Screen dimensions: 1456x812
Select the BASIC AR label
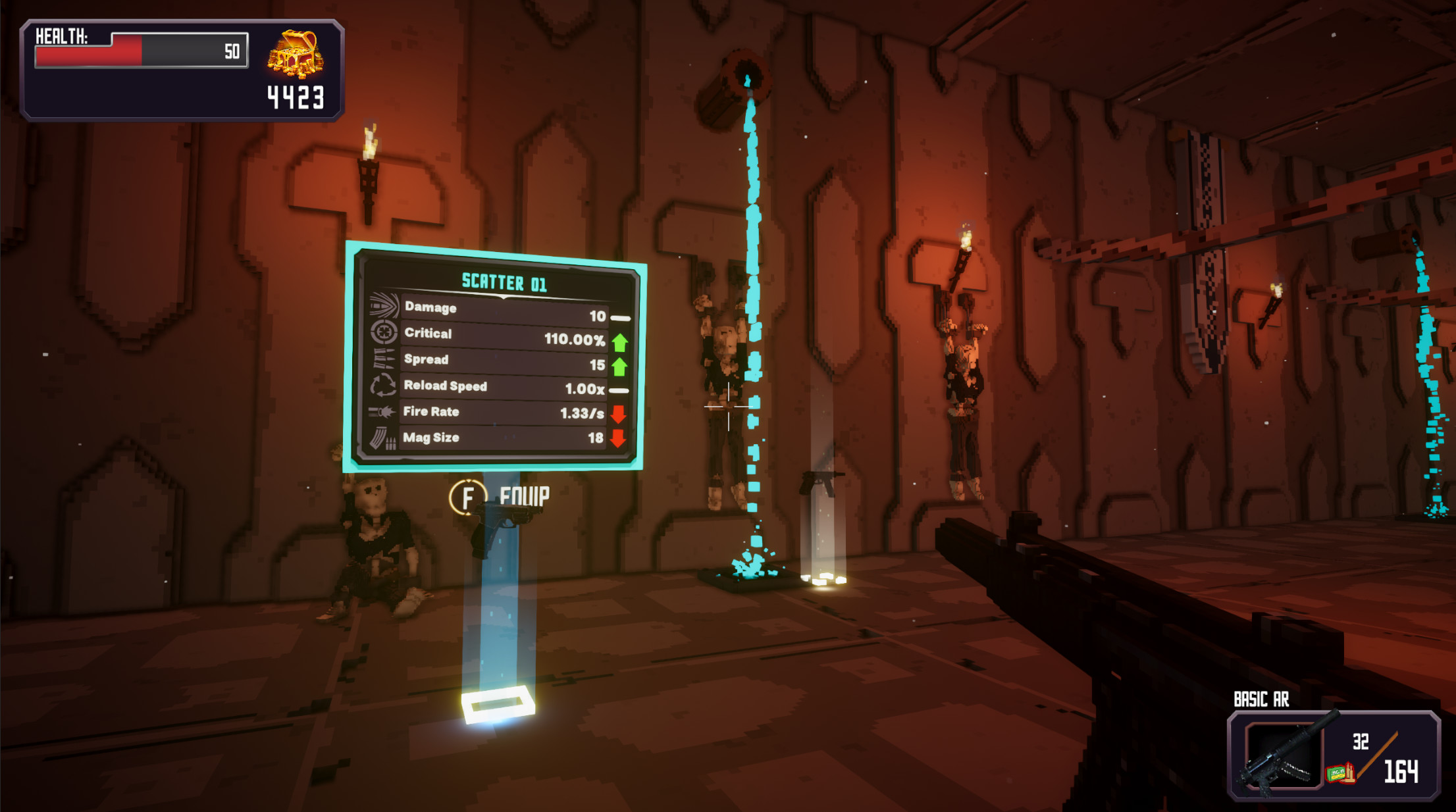pos(1261,699)
